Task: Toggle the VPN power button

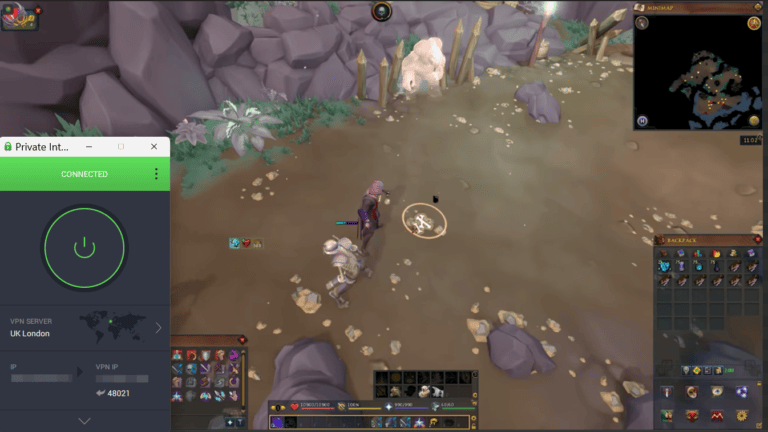Action: [x=84, y=247]
